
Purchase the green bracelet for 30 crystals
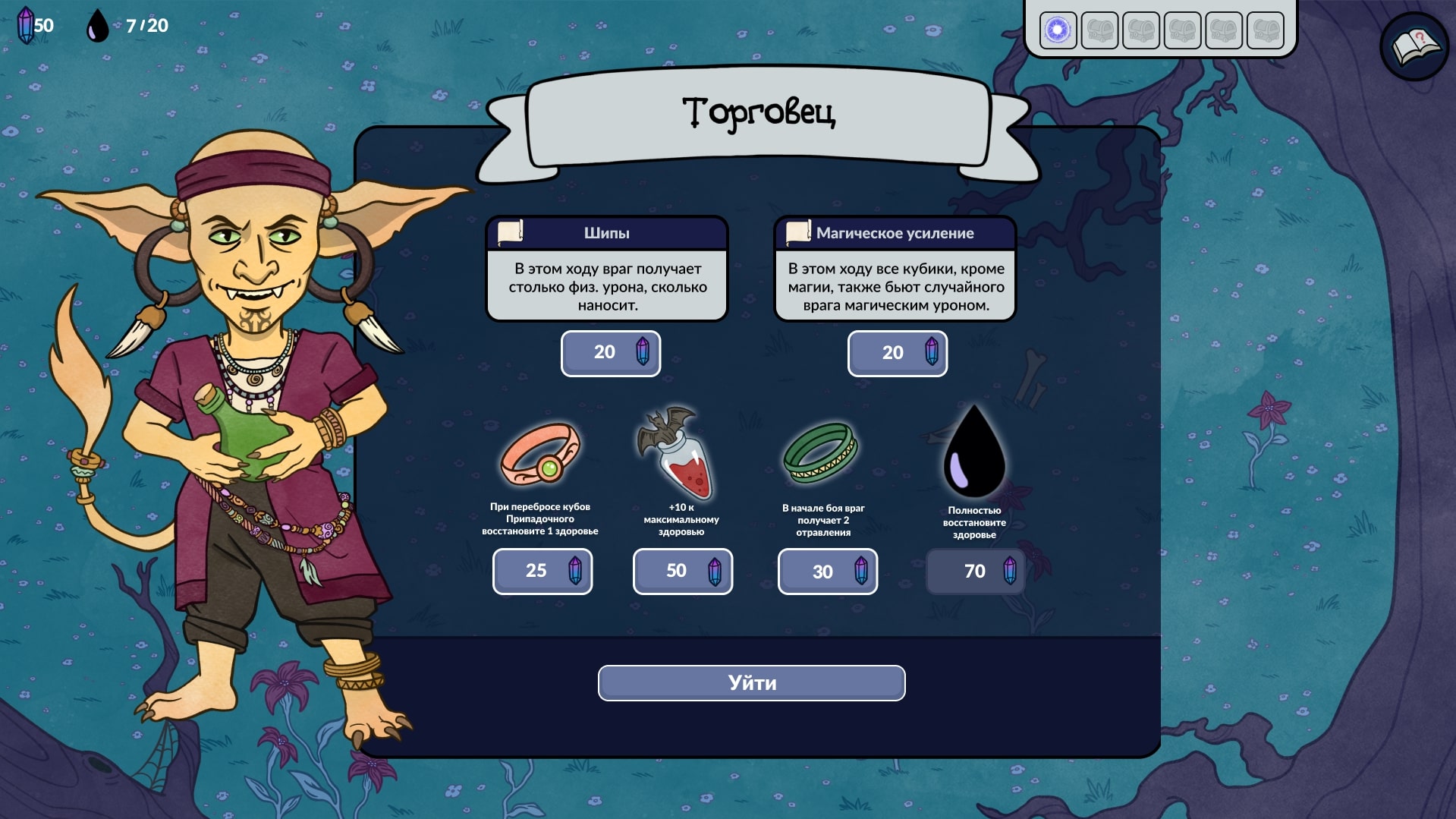point(828,571)
